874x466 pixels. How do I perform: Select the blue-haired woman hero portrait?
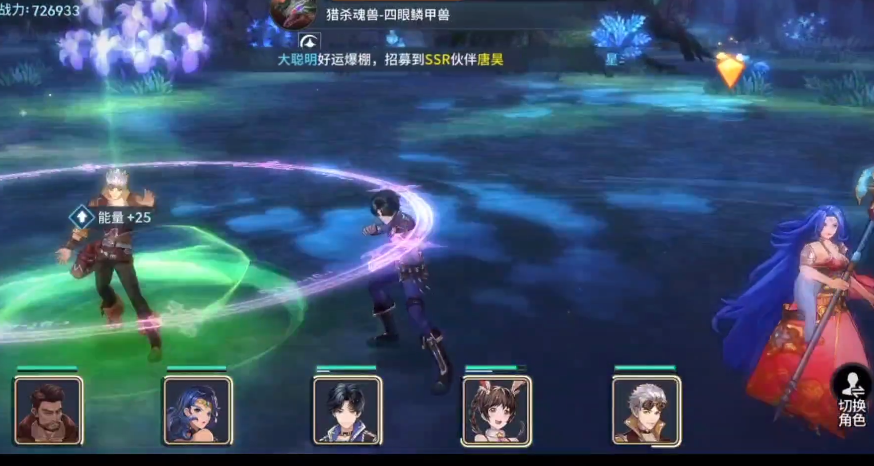pyautogui.click(x=197, y=410)
